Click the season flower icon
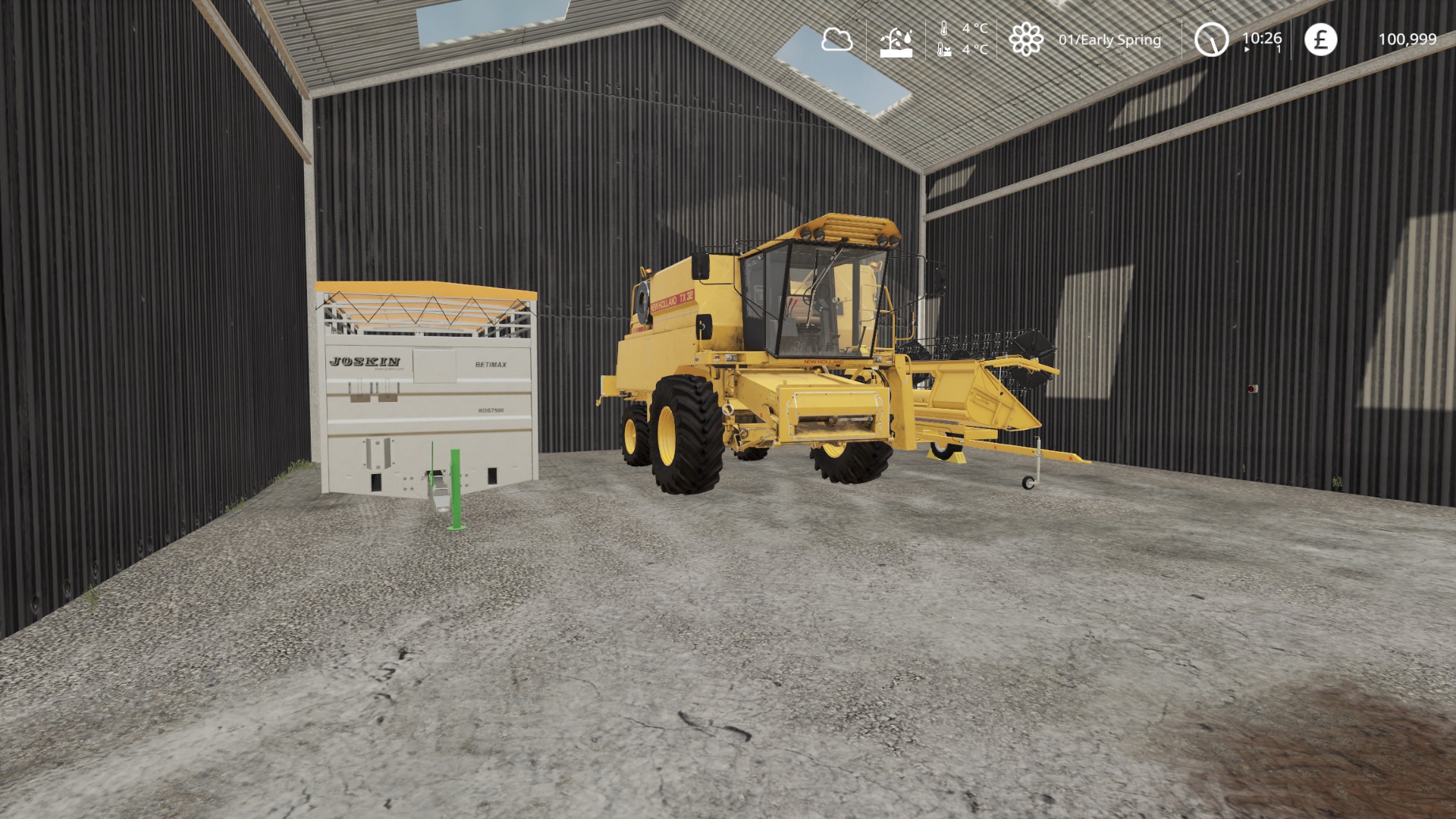The height and width of the screenshot is (819, 1456). [x=1025, y=39]
